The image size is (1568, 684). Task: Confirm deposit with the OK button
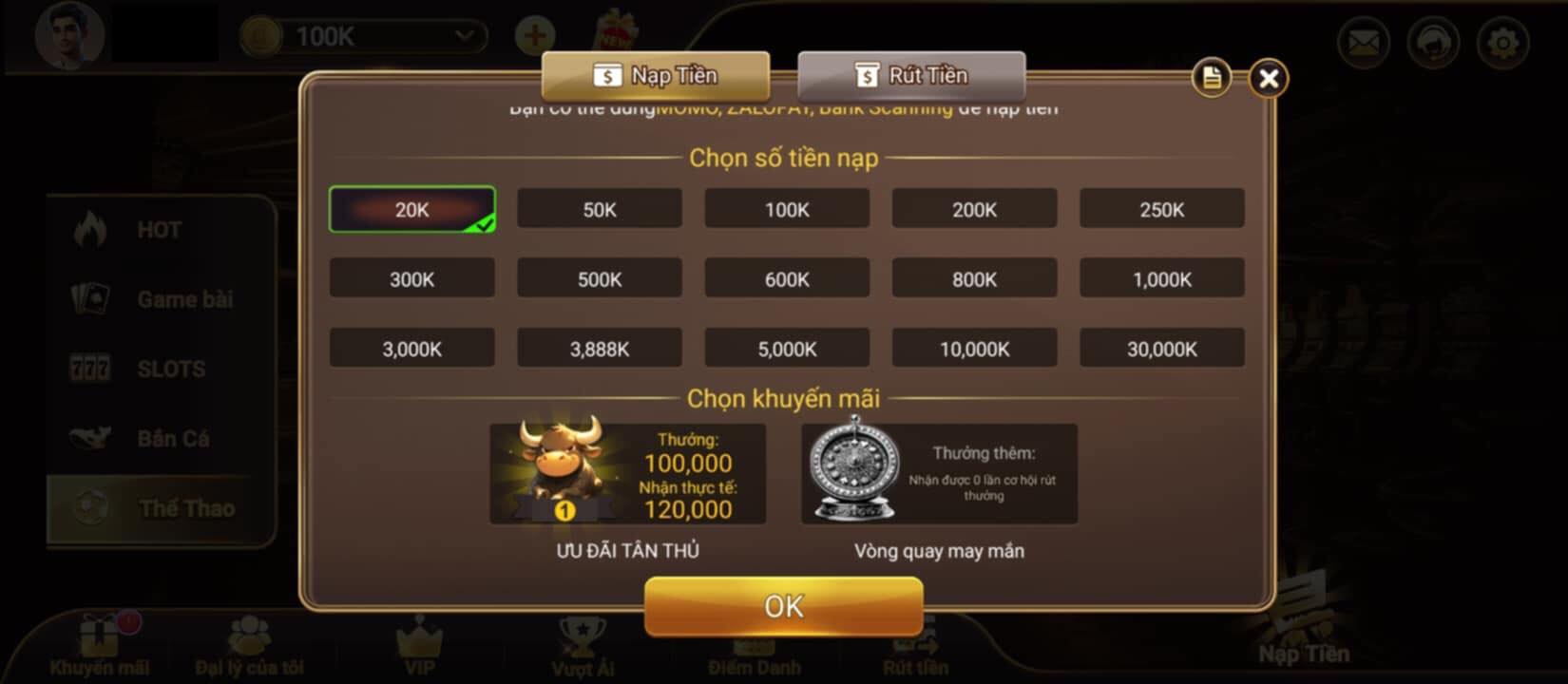(783, 605)
